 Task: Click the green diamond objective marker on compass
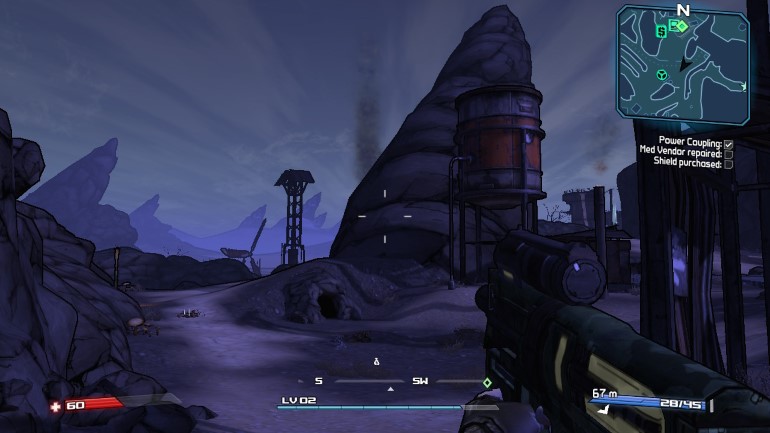[487, 382]
